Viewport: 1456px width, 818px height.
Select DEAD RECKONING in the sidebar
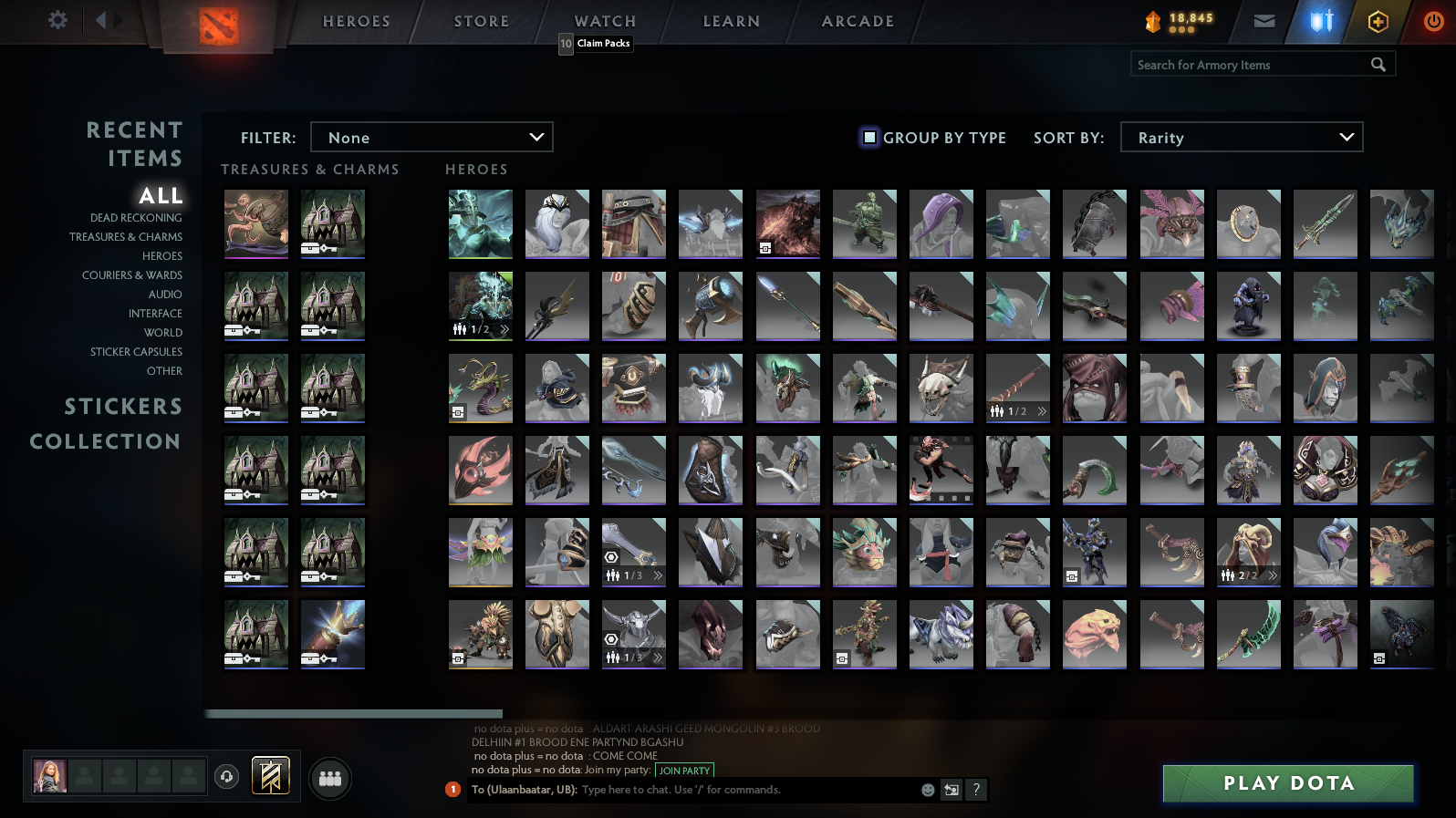(x=134, y=218)
